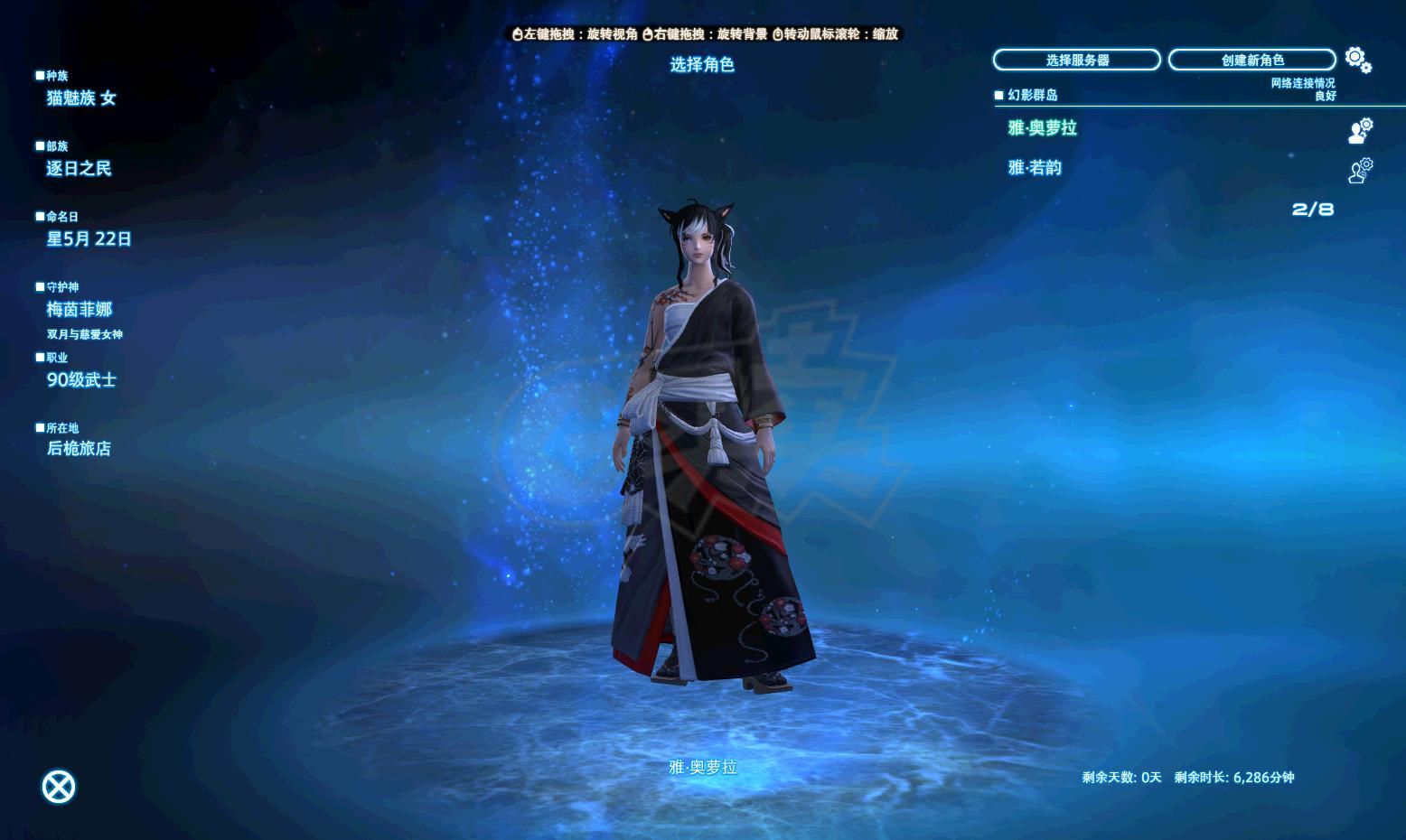This screenshot has width=1406, height=840.
Task: Open character settings icon beside 雅·奥萝拉
Action: coord(1359,130)
